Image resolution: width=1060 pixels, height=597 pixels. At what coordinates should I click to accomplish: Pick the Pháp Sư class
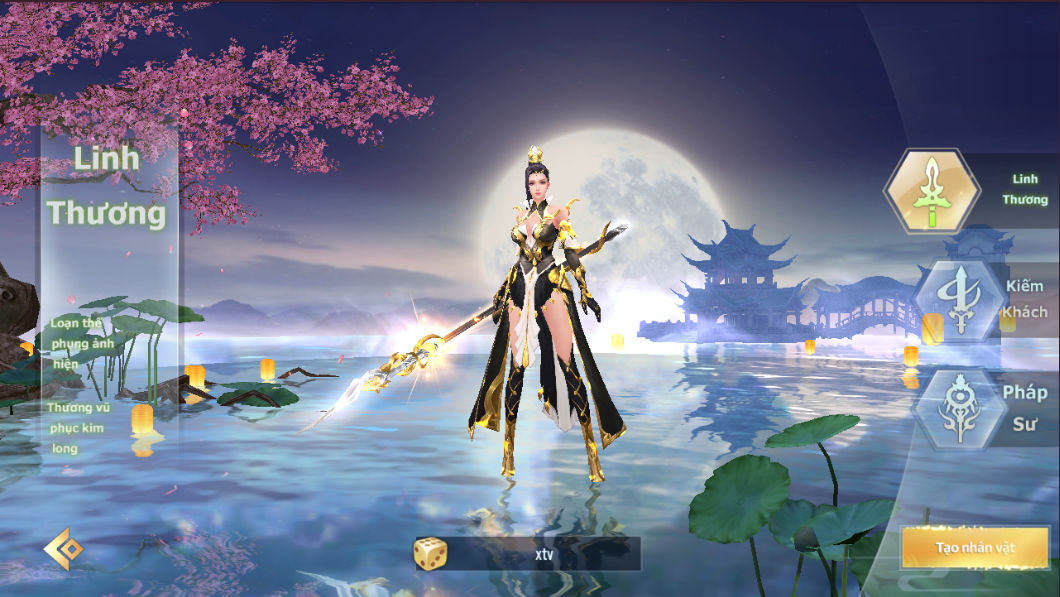pos(960,408)
